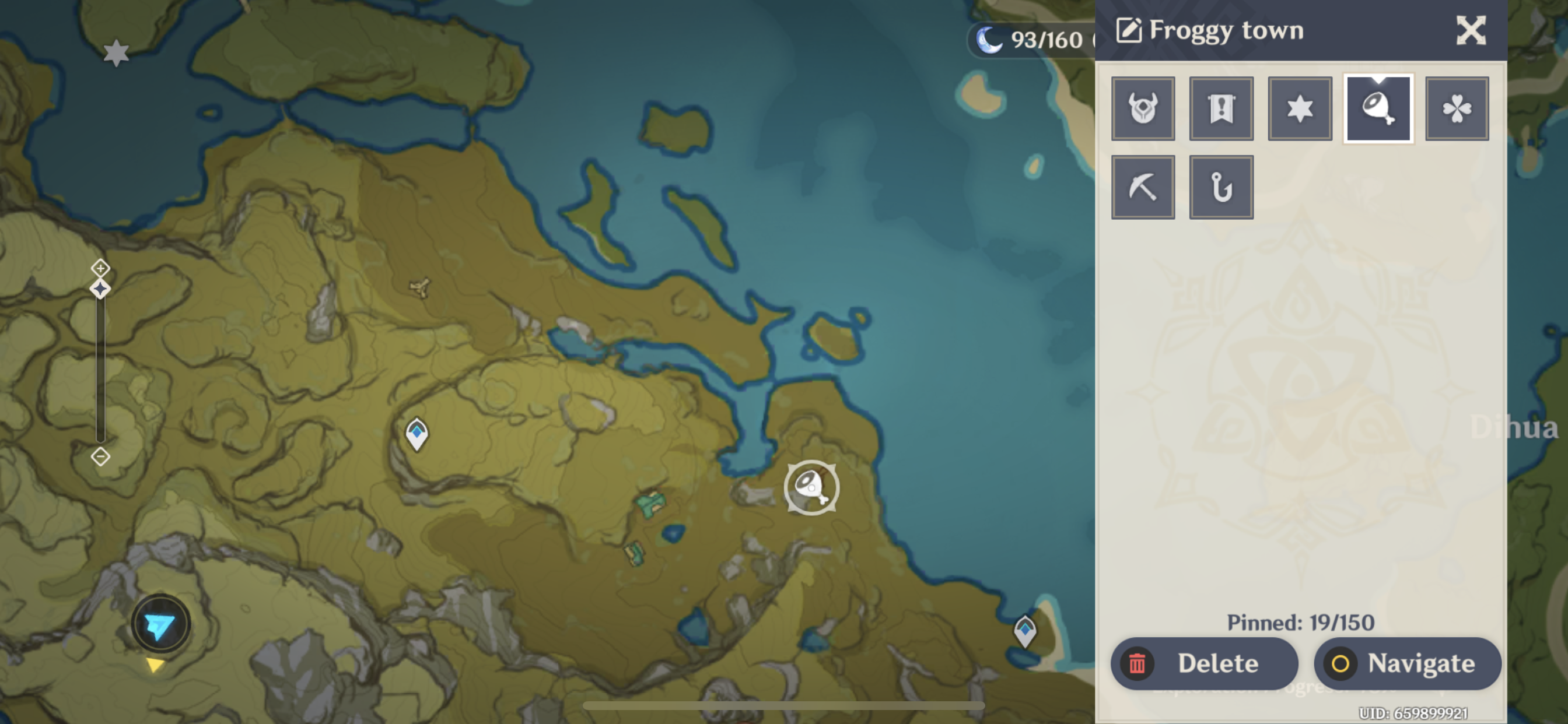Select the pickaxe ore pin icon
The width and height of the screenshot is (1568, 724).
point(1143,187)
